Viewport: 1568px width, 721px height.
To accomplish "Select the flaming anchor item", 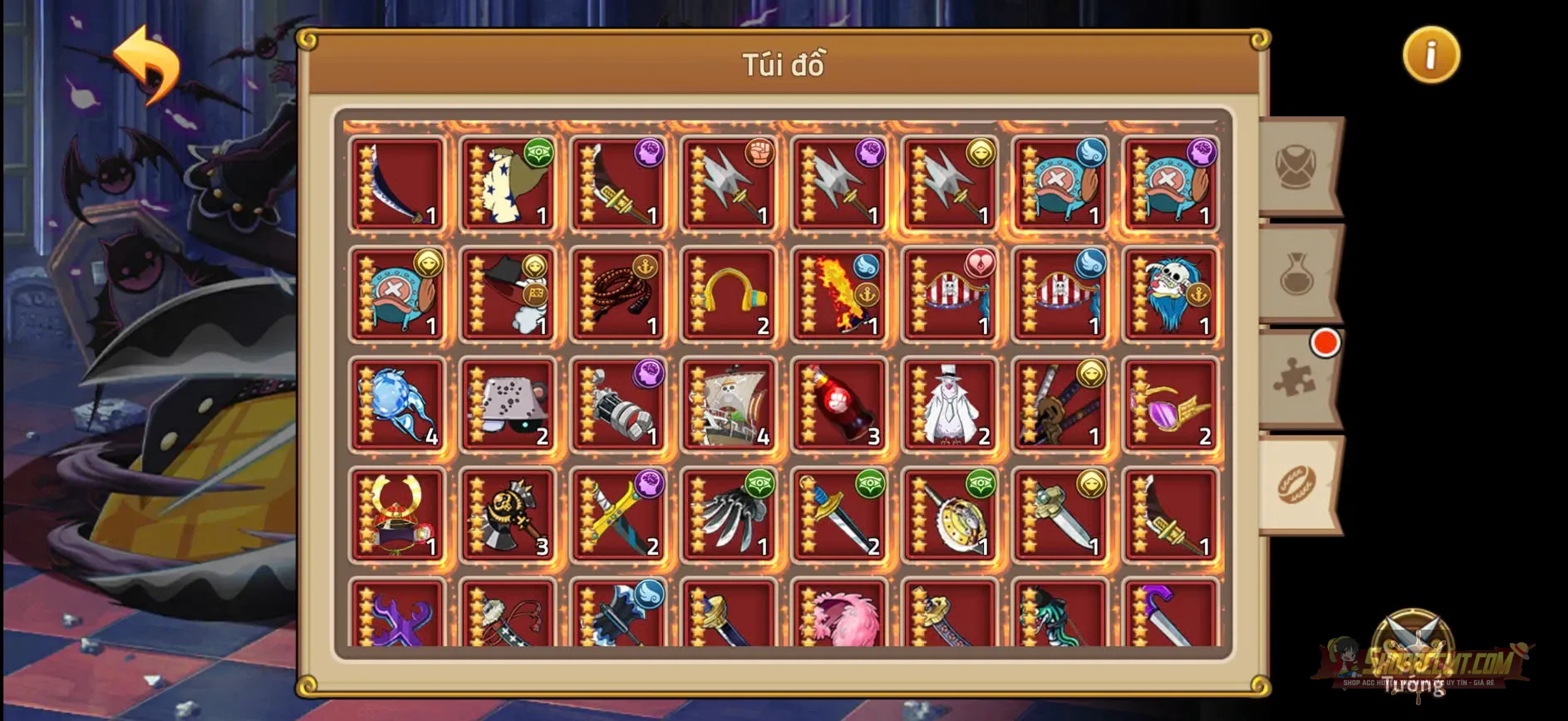I will click(x=839, y=295).
